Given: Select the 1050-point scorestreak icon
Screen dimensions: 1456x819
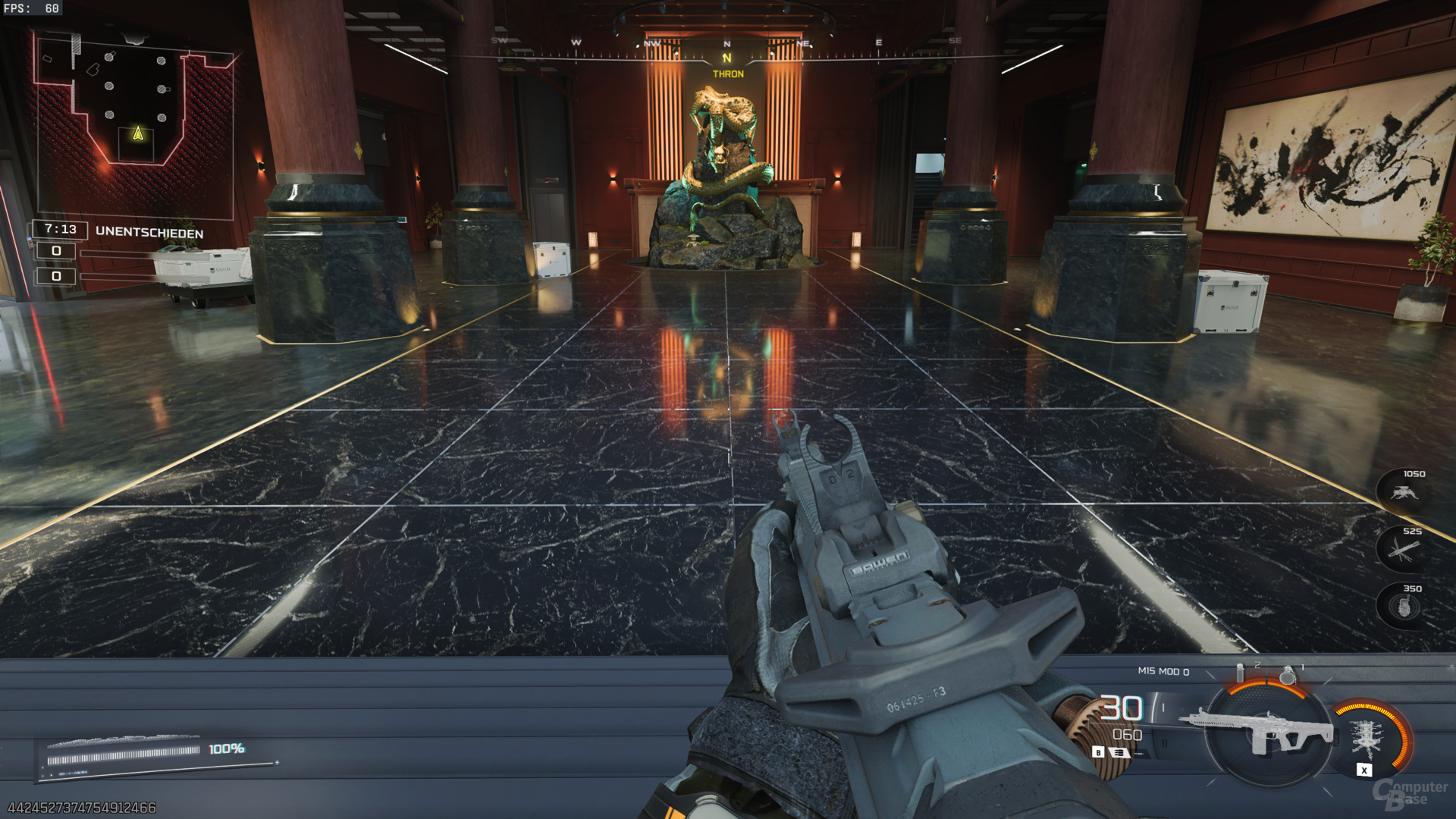Looking at the screenshot, I should [x=1404, y=493].
